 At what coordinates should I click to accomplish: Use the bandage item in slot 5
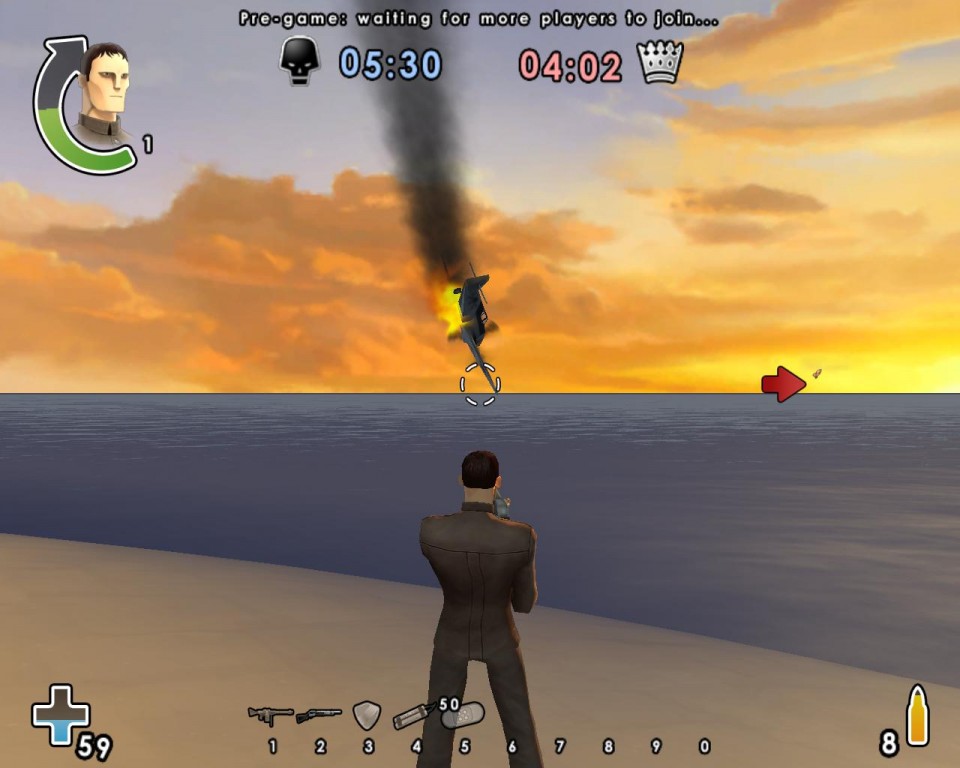[x=464, y=716]
